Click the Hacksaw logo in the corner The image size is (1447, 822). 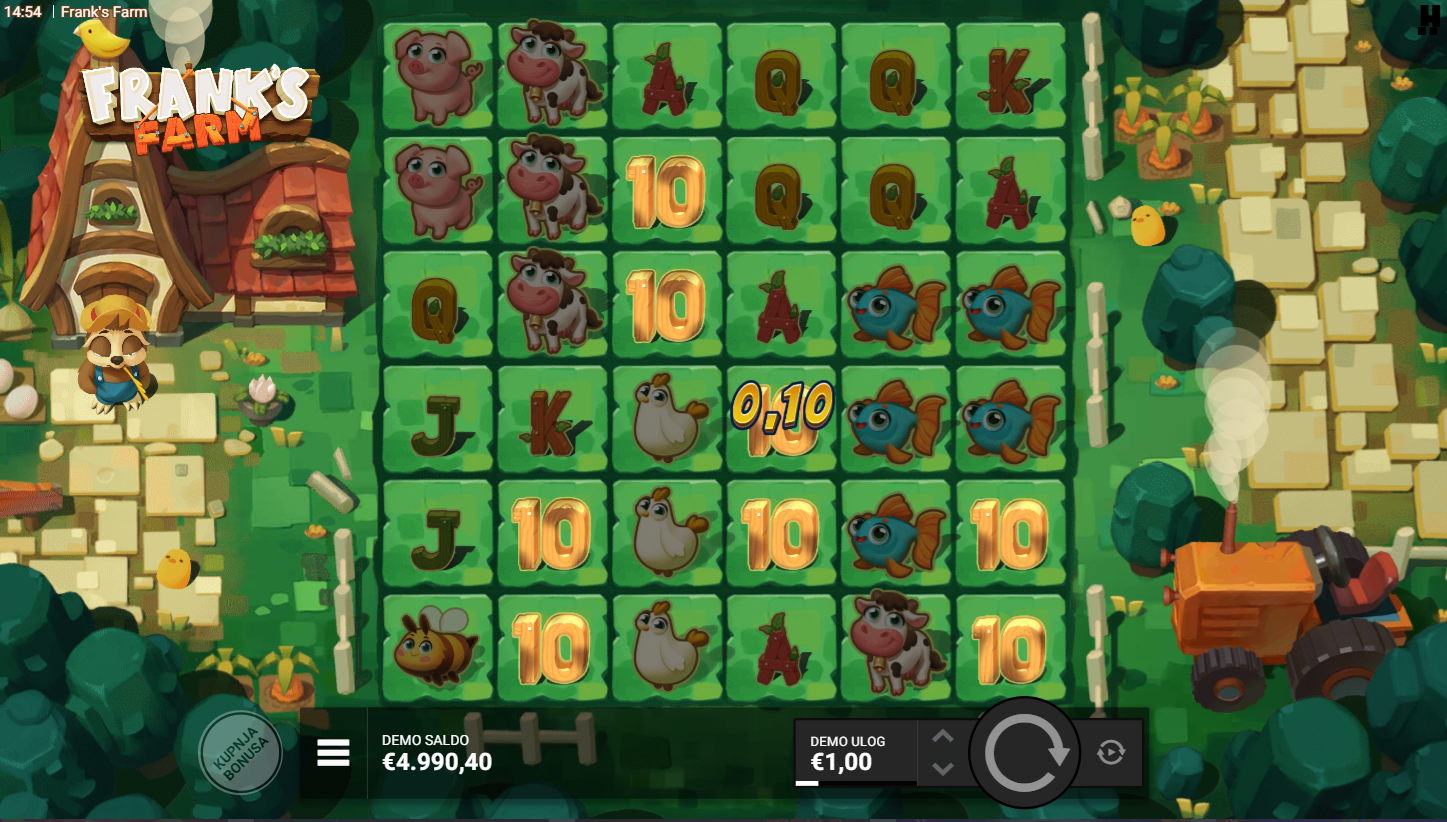1428,20
